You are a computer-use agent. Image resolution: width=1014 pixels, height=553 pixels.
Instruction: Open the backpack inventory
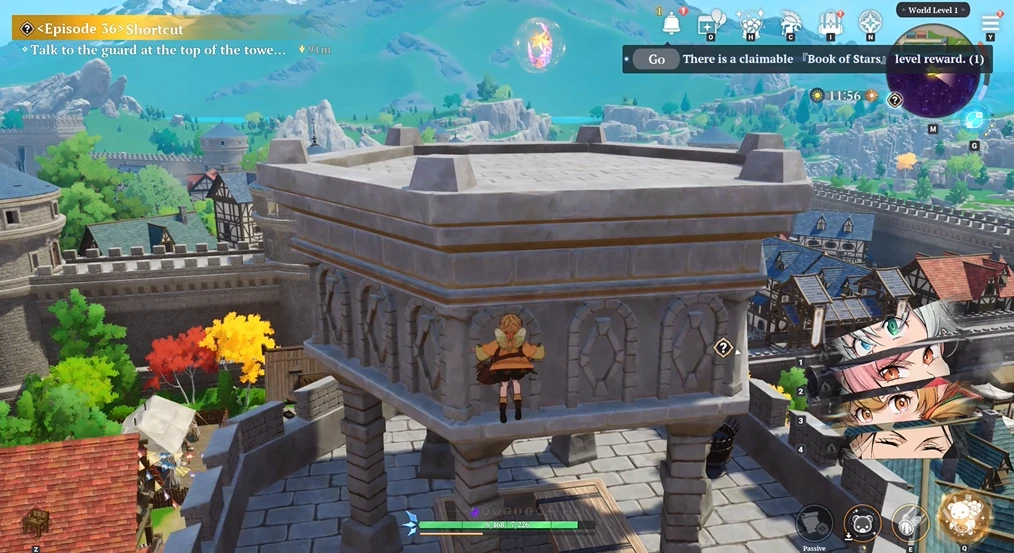[x=830, y=23]
